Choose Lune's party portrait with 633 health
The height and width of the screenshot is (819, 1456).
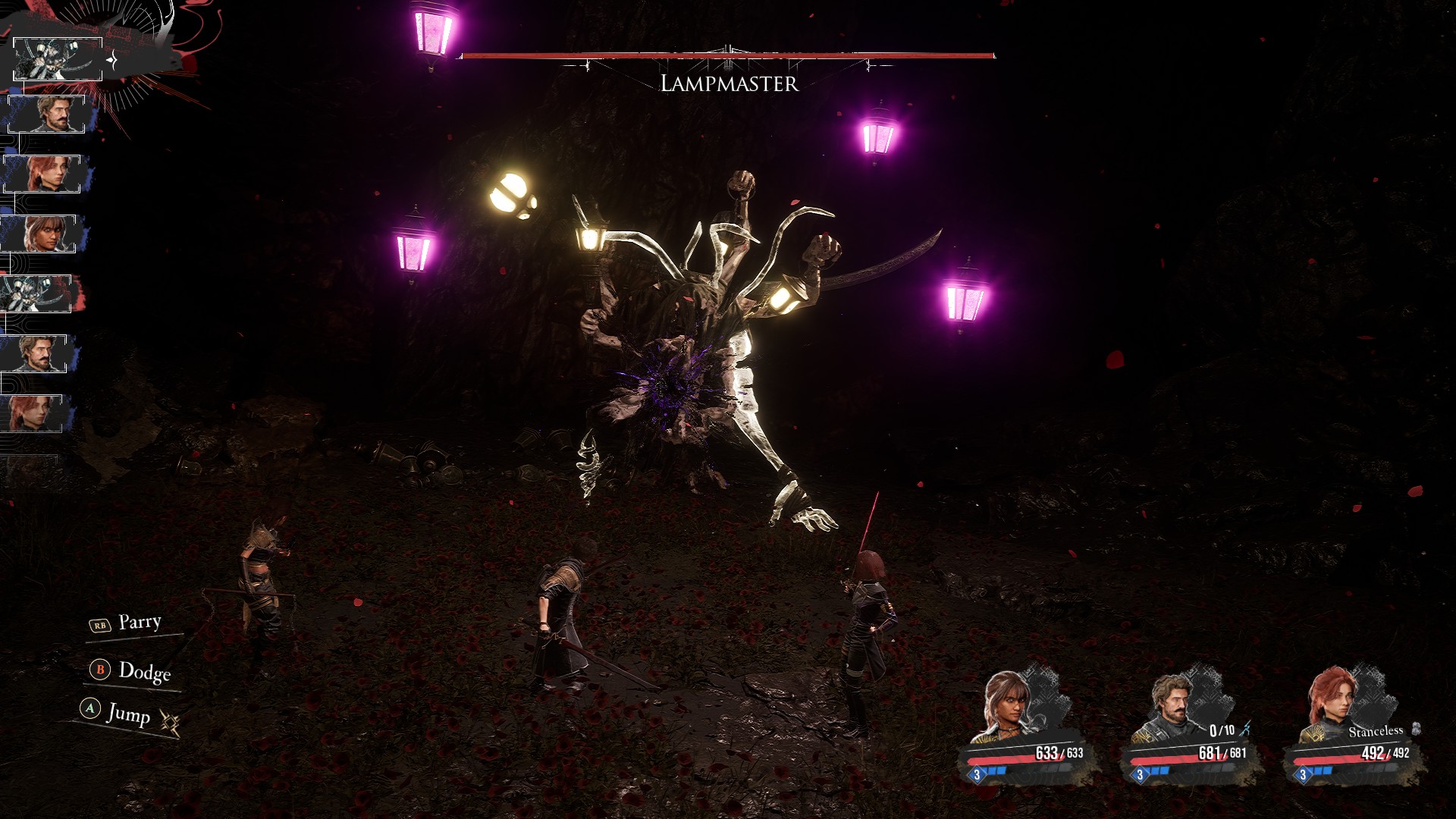coord(1012,707)
